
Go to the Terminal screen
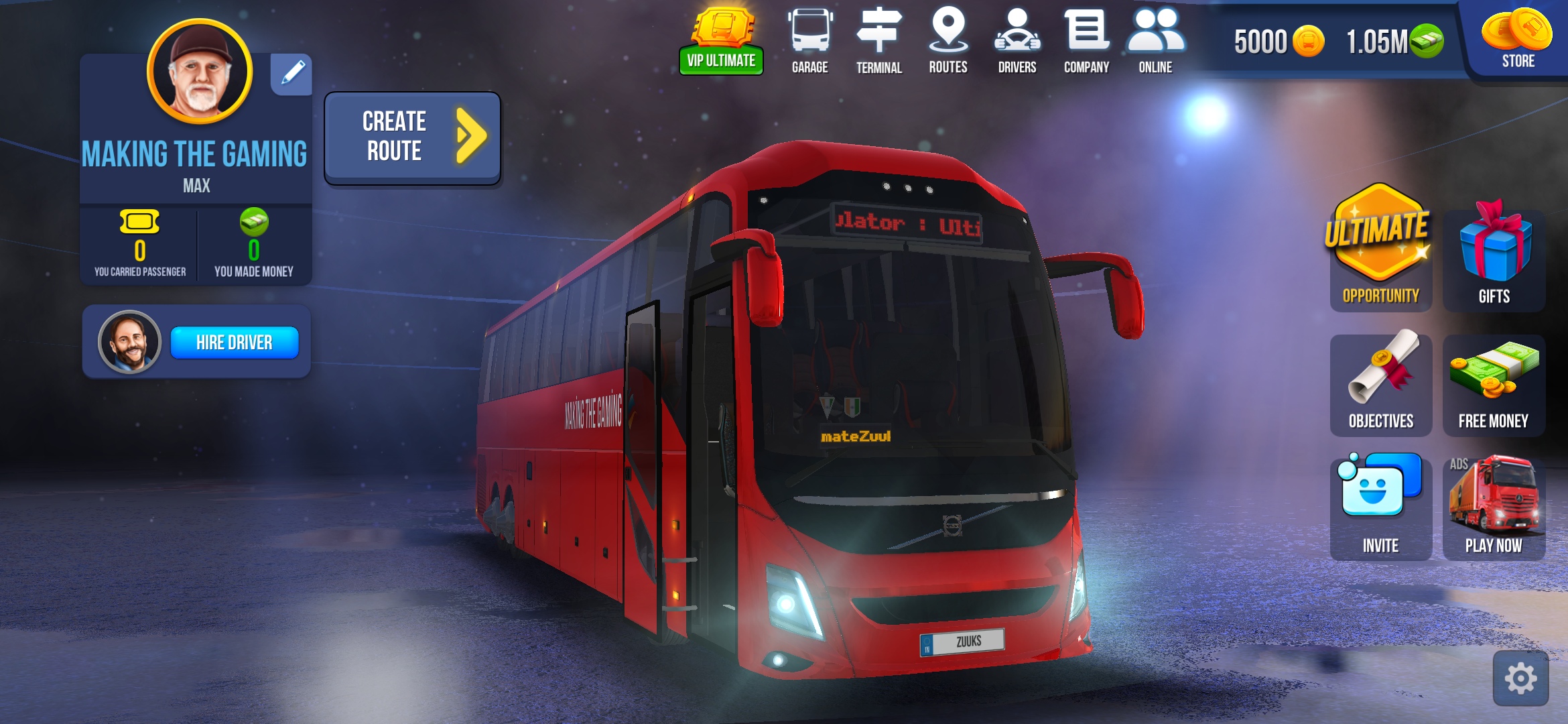point(878,42)
